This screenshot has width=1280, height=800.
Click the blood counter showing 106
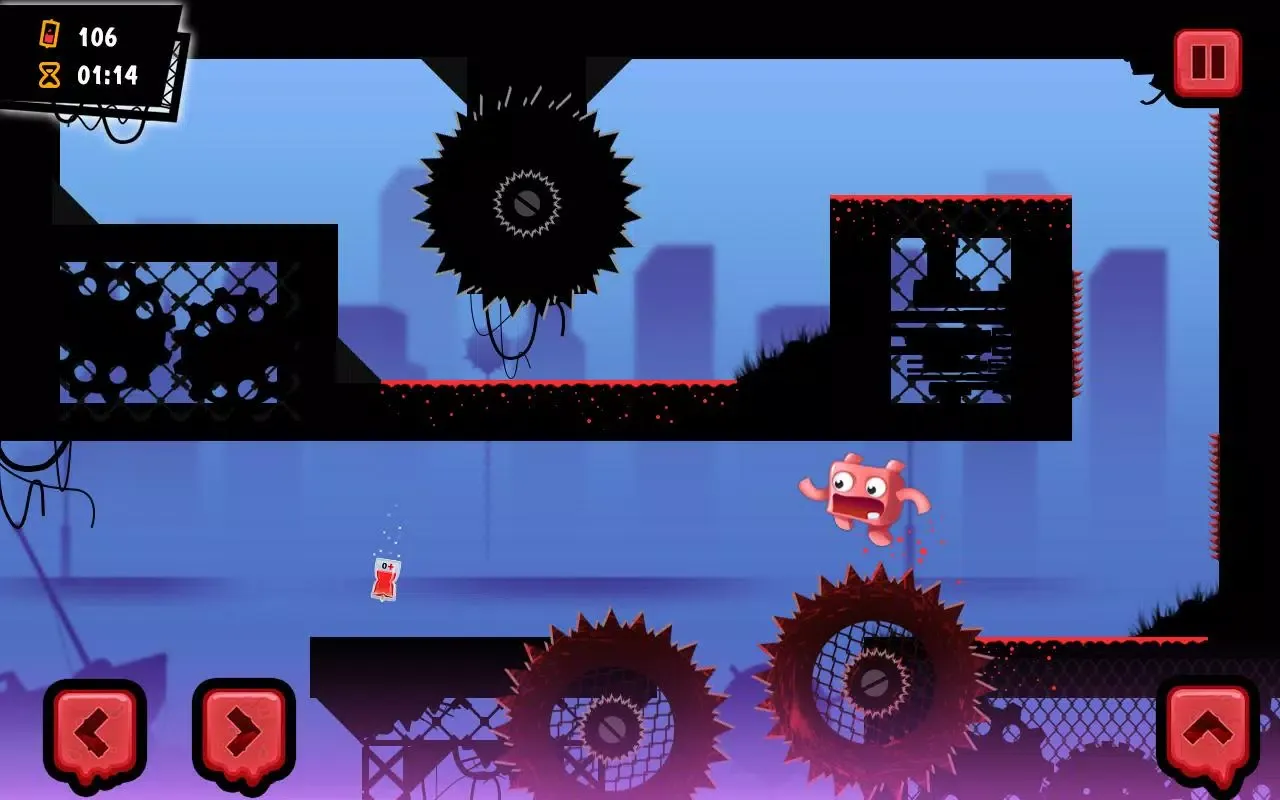pyautogui.click(x=97, y=36)
